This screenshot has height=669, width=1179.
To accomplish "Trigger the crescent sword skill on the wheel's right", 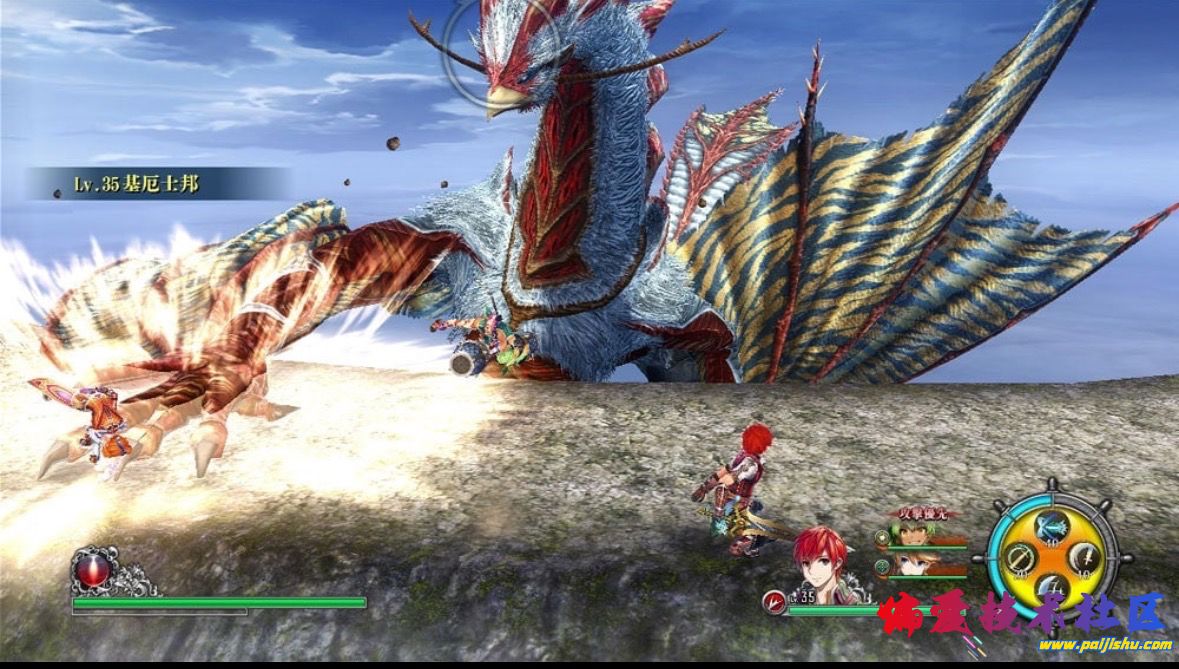I will pos(1085,557).
